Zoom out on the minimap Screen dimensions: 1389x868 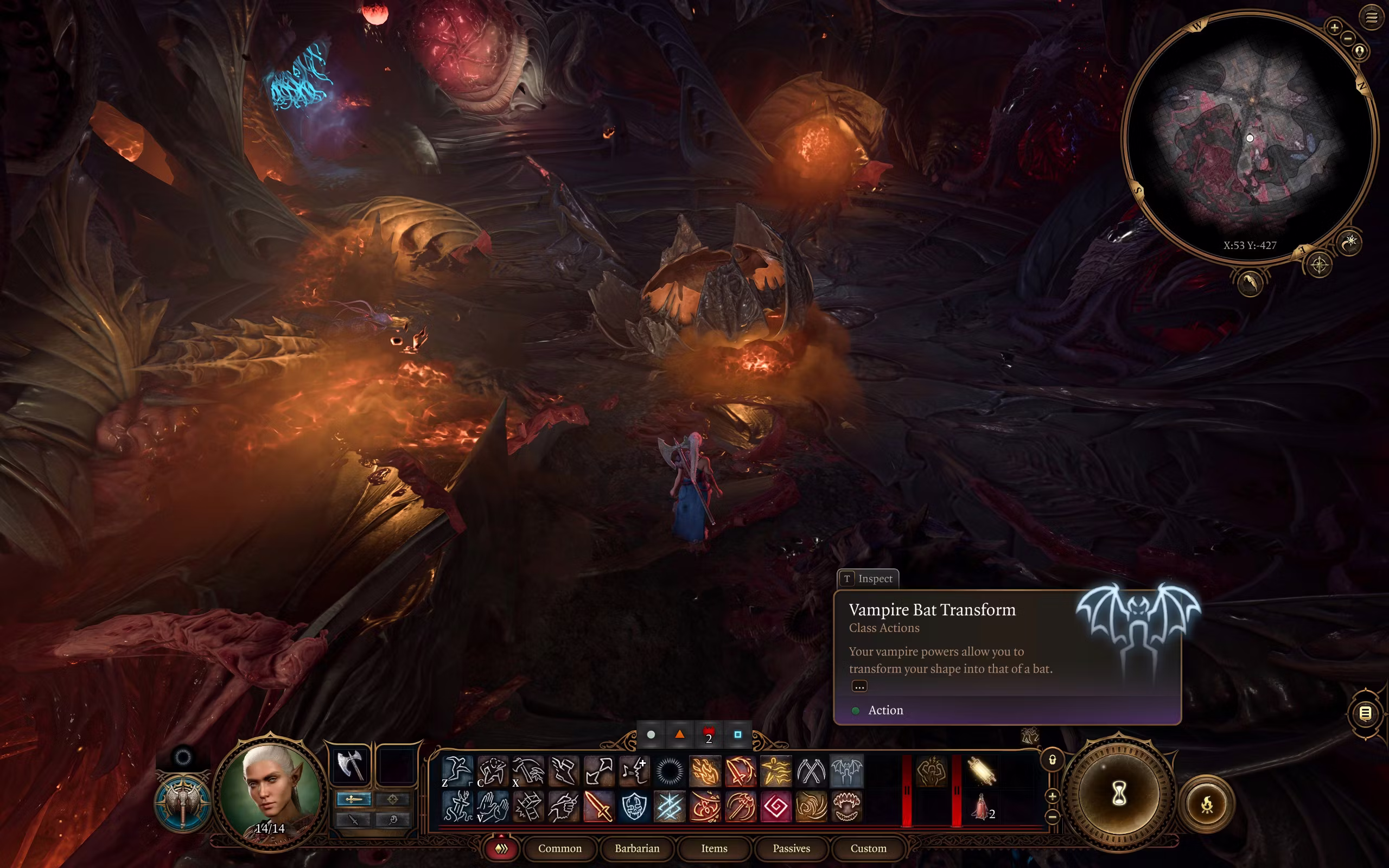click(x=1348, y=39)
